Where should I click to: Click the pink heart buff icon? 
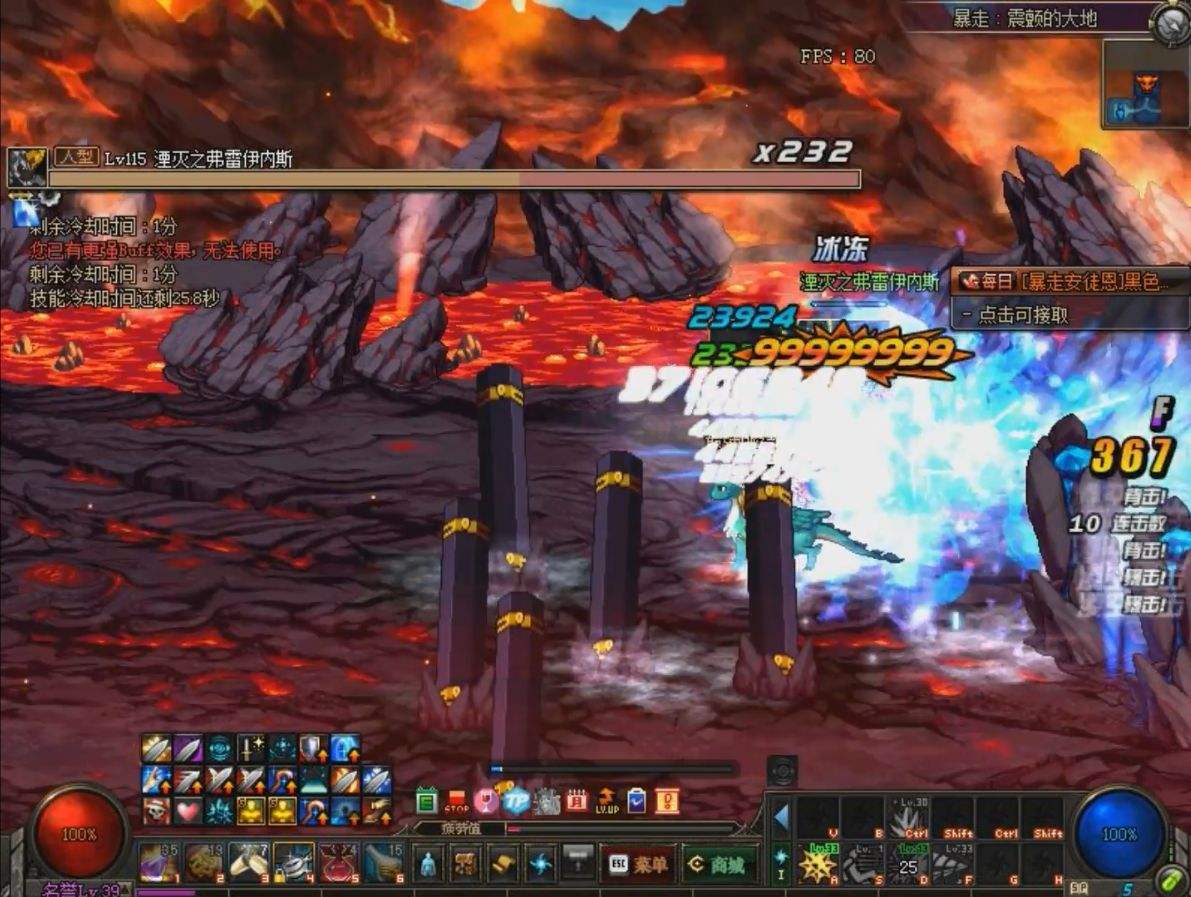coord(187,810)
